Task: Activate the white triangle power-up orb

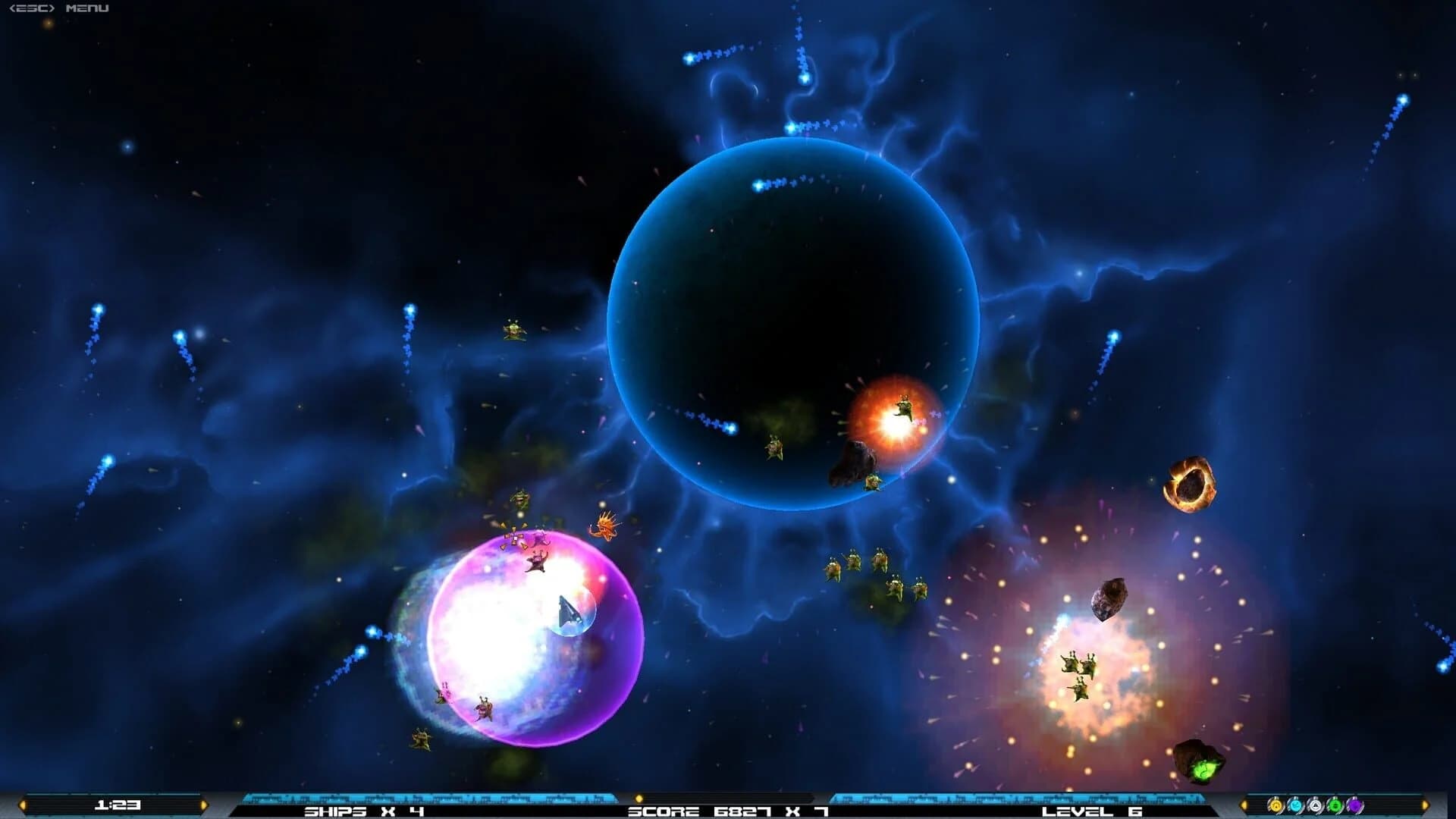Action: (1315, 805)
